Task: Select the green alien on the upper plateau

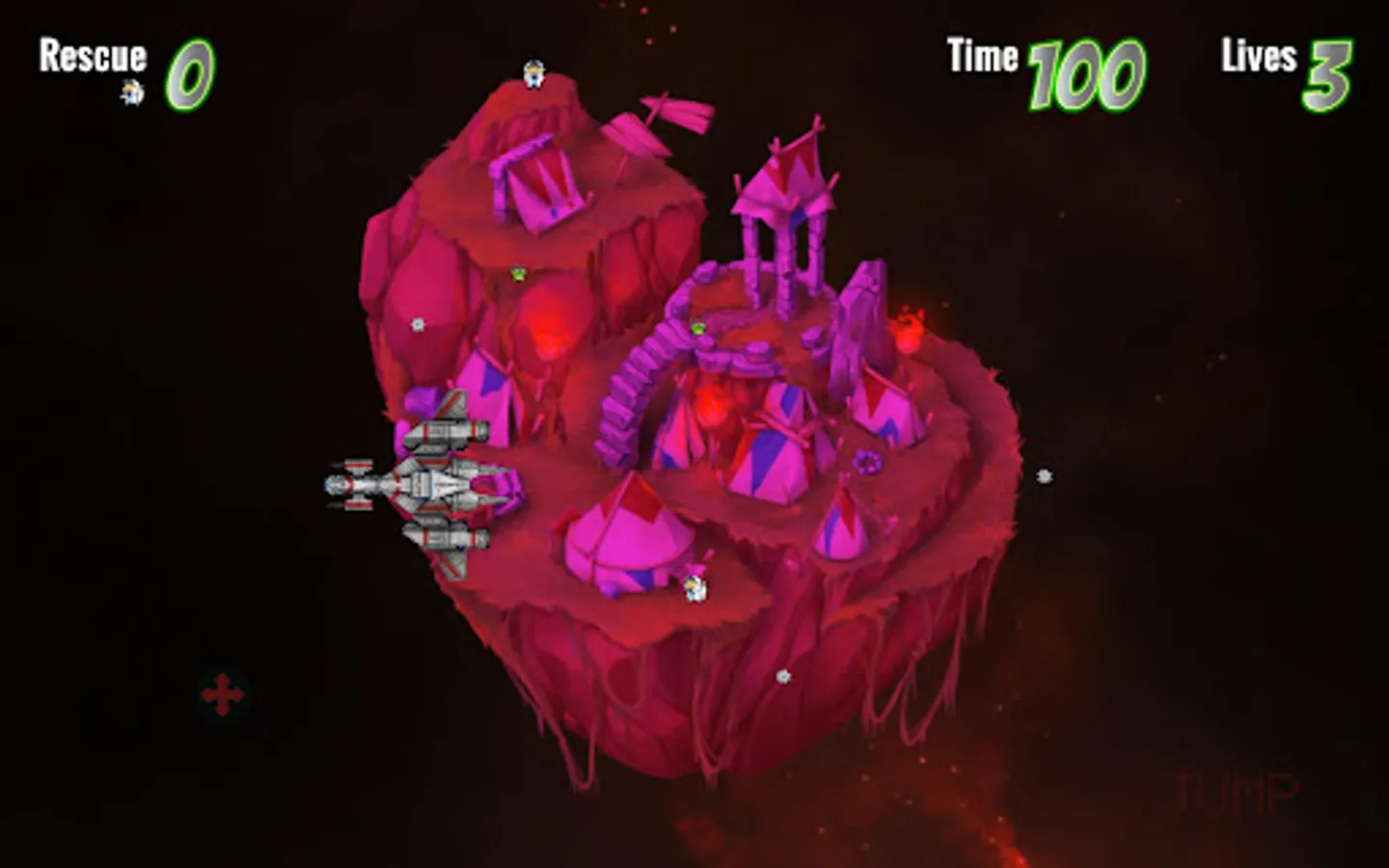Action: point(517,272)
